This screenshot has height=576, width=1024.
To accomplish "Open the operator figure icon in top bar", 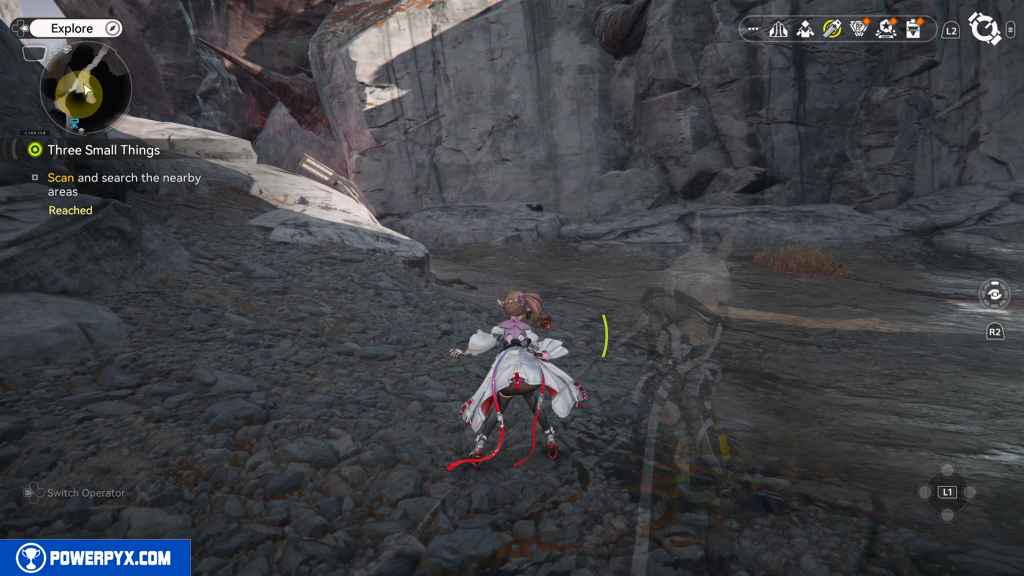I will (804, 29).
